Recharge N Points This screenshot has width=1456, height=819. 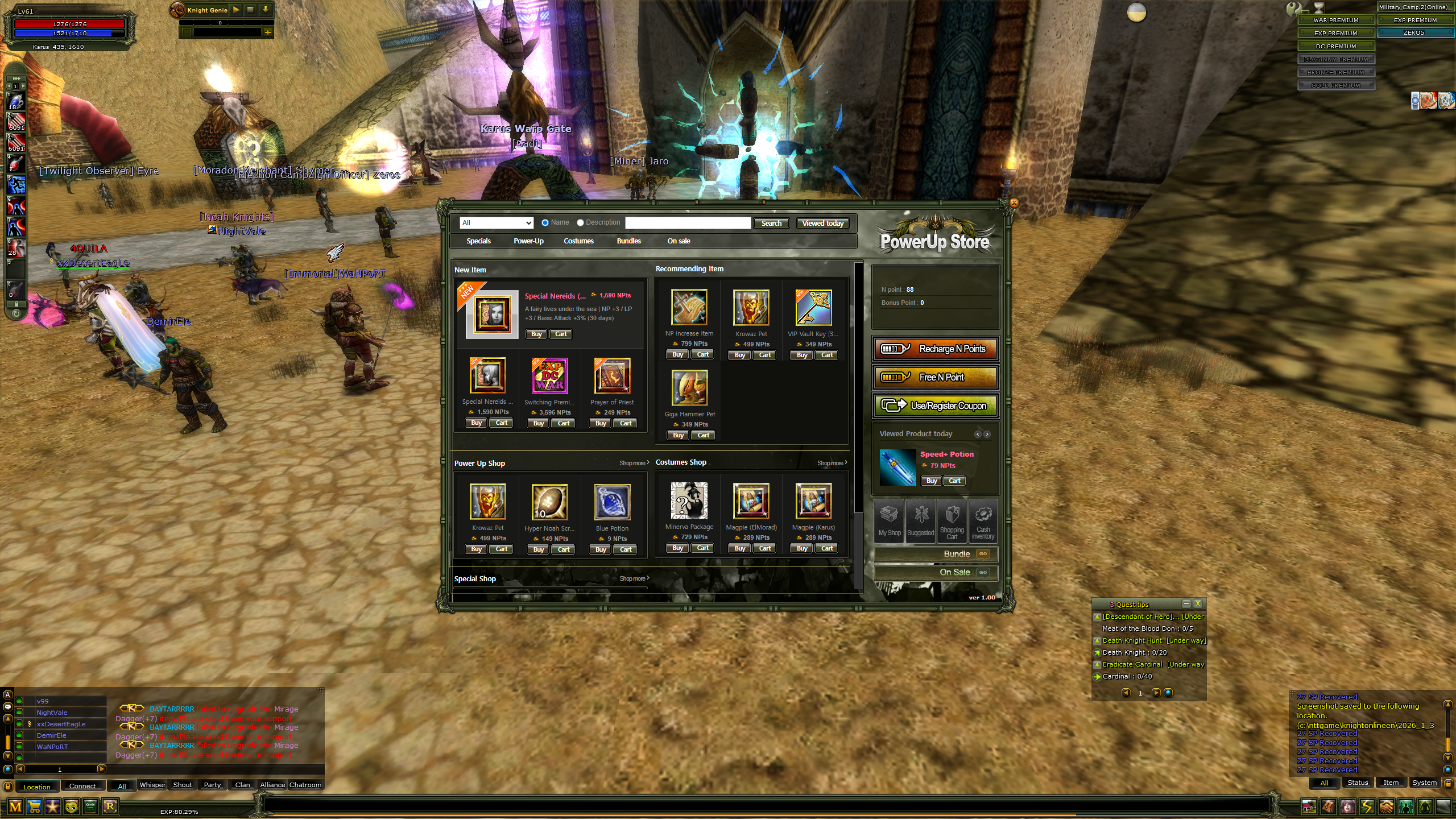coord(935,349)
